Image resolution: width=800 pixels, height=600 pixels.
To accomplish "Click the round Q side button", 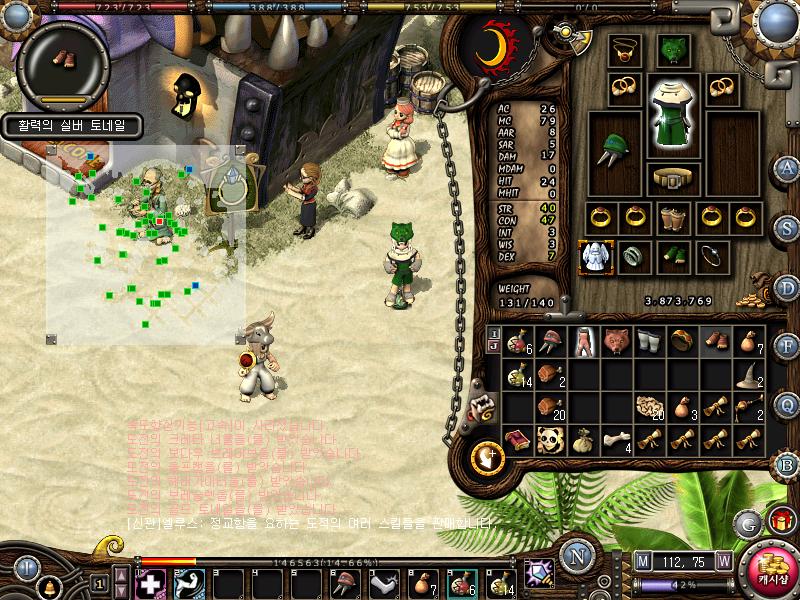I will point(786,404).
